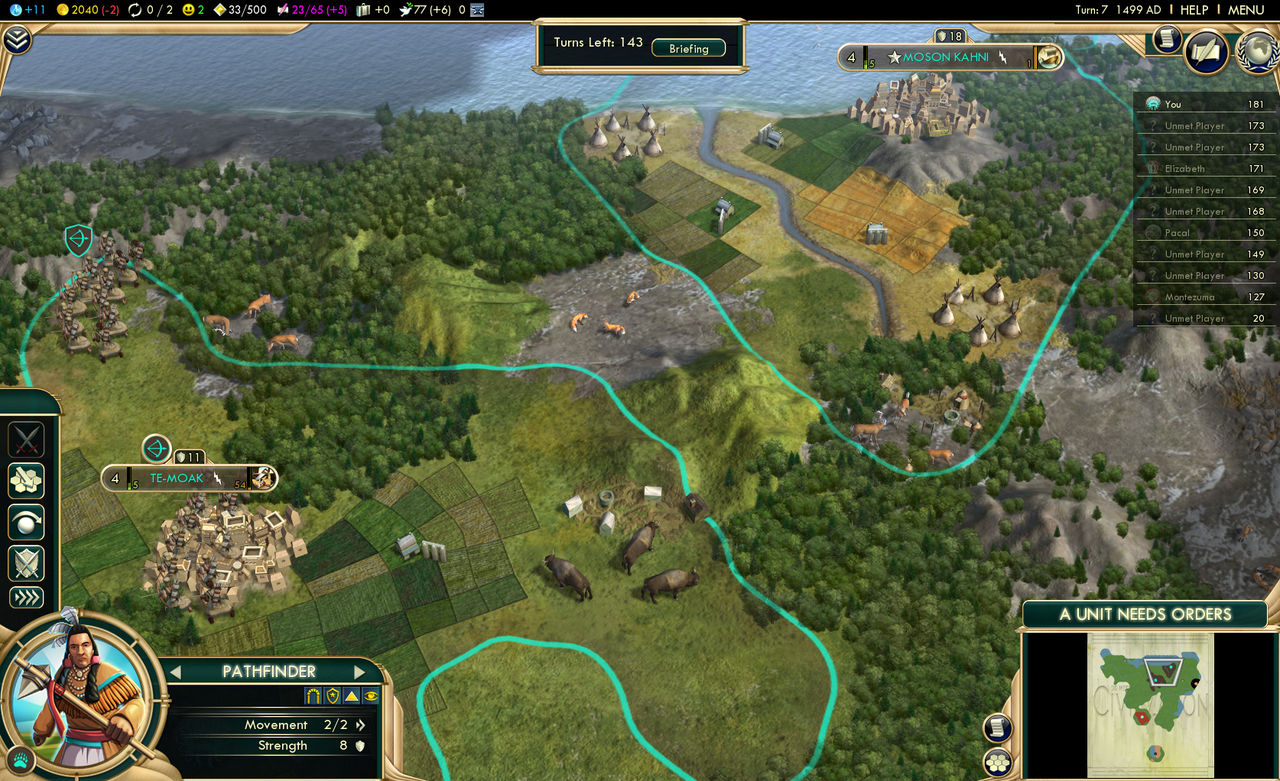Image resolution: width=1280 pixels, height=781 pixels.
Task: Click the do-nothing chevrons action icon
Action: coord(25,597)
